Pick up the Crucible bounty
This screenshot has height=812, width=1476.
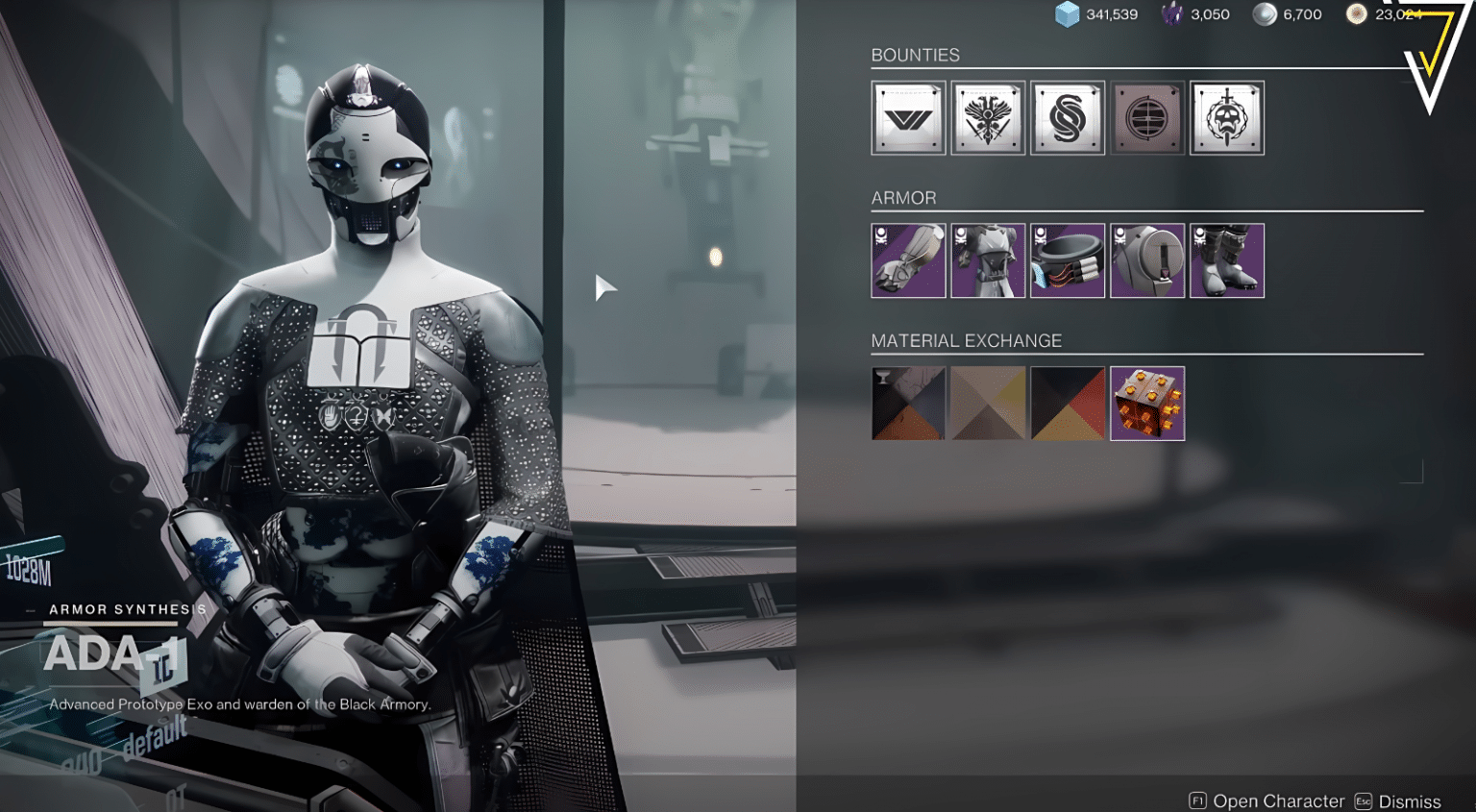987,117
